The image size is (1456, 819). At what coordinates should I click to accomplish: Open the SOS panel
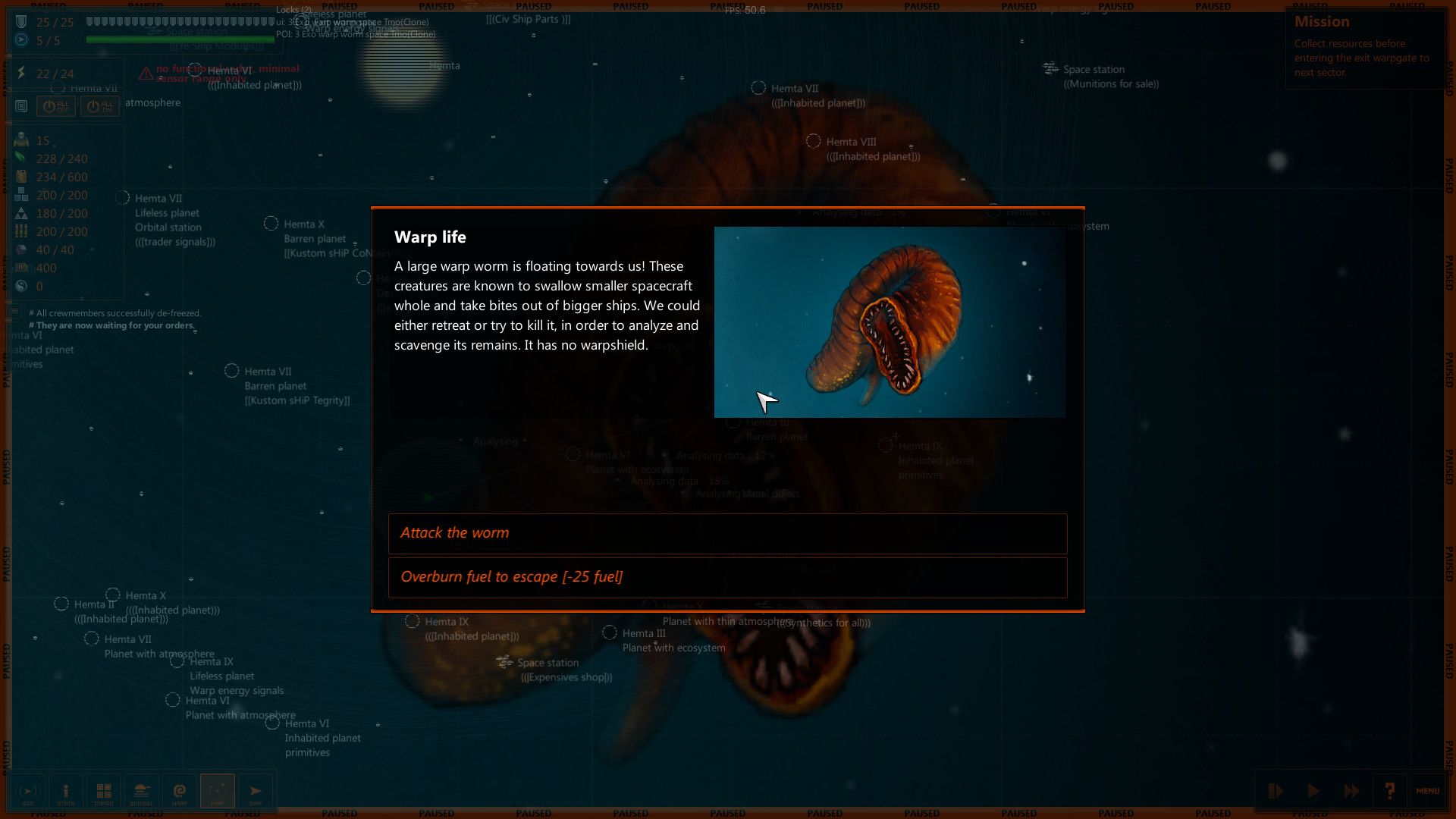[28, 792]
